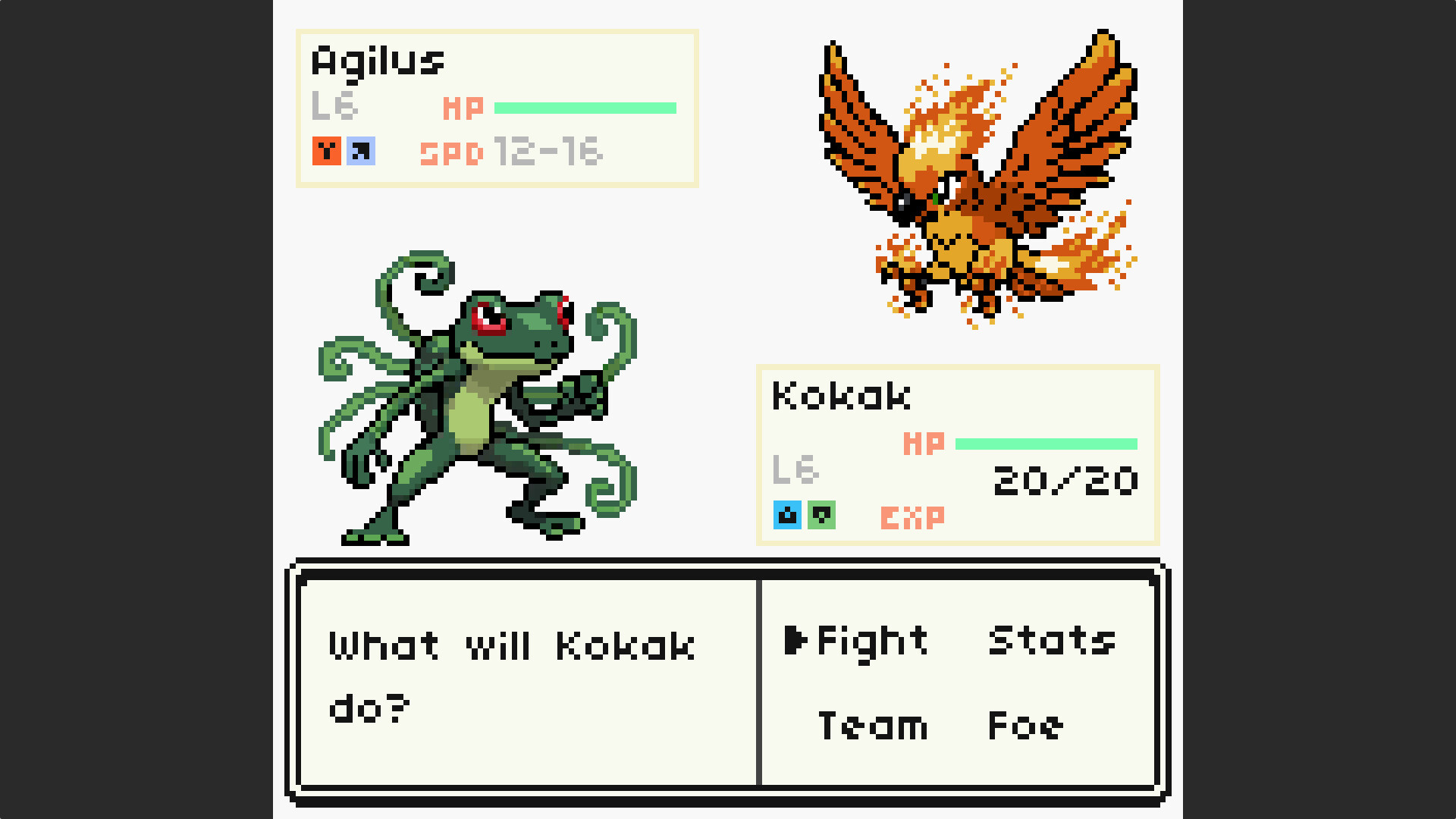The width and height of the screenshot is (1456, 819).
Task: Open the Stats menu option
Action: [x=1051, y=642]
